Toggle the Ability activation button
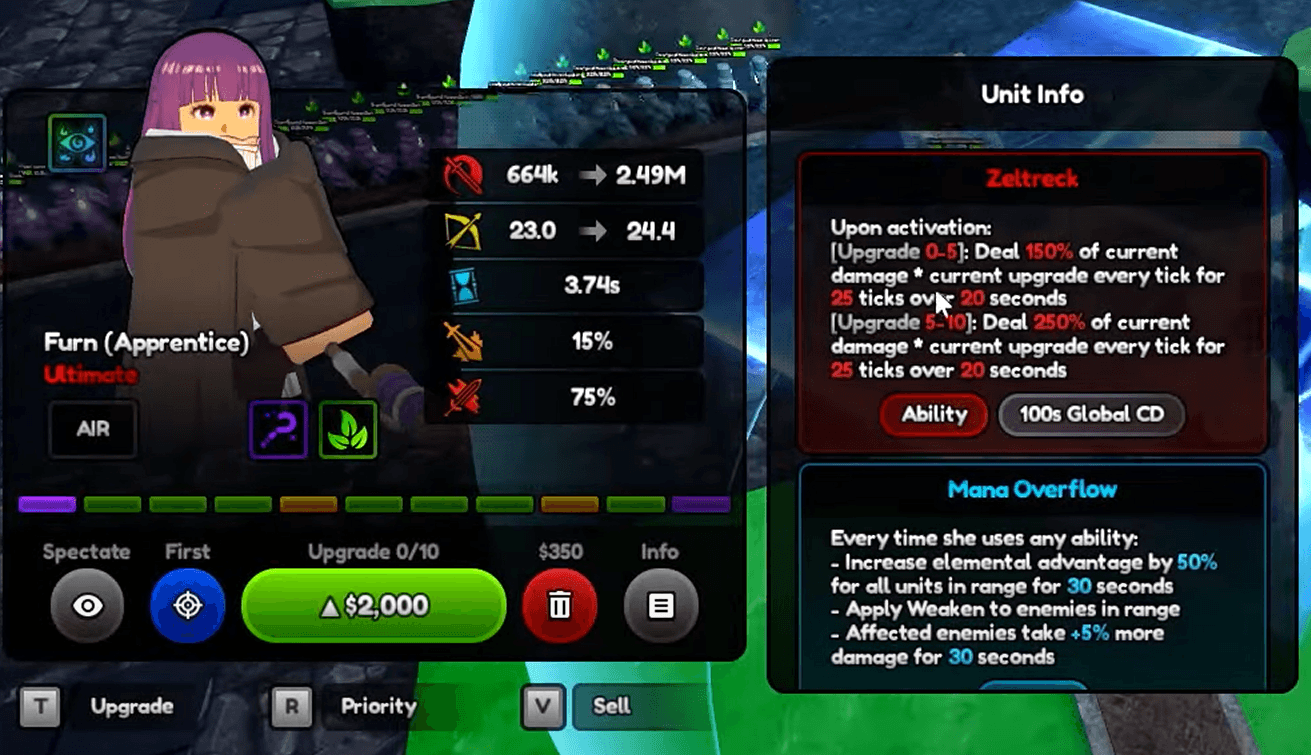Viewport: 1311px width, 755px height. tap(933, 415)
